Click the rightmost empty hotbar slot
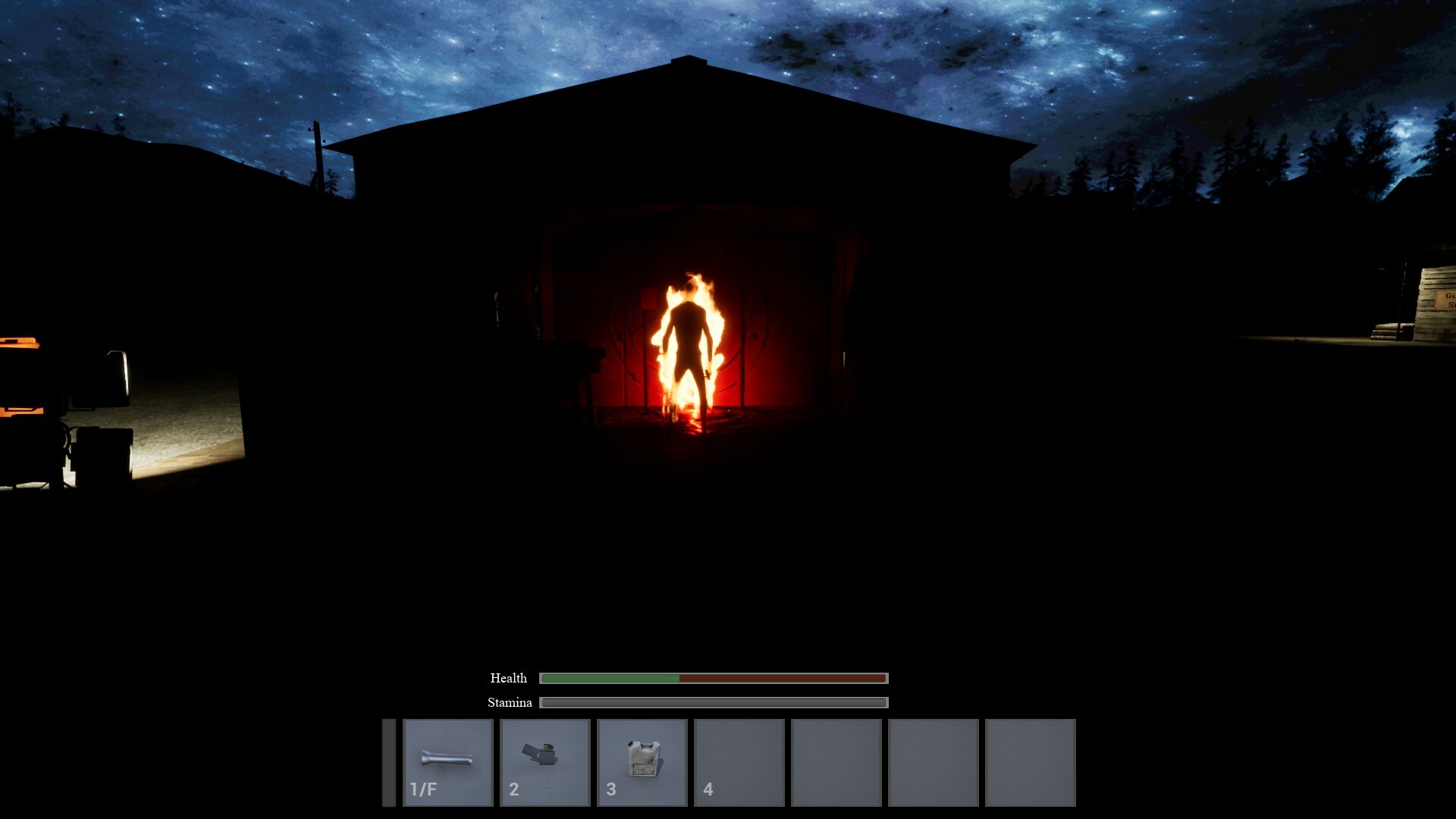 coord(1030,761)
